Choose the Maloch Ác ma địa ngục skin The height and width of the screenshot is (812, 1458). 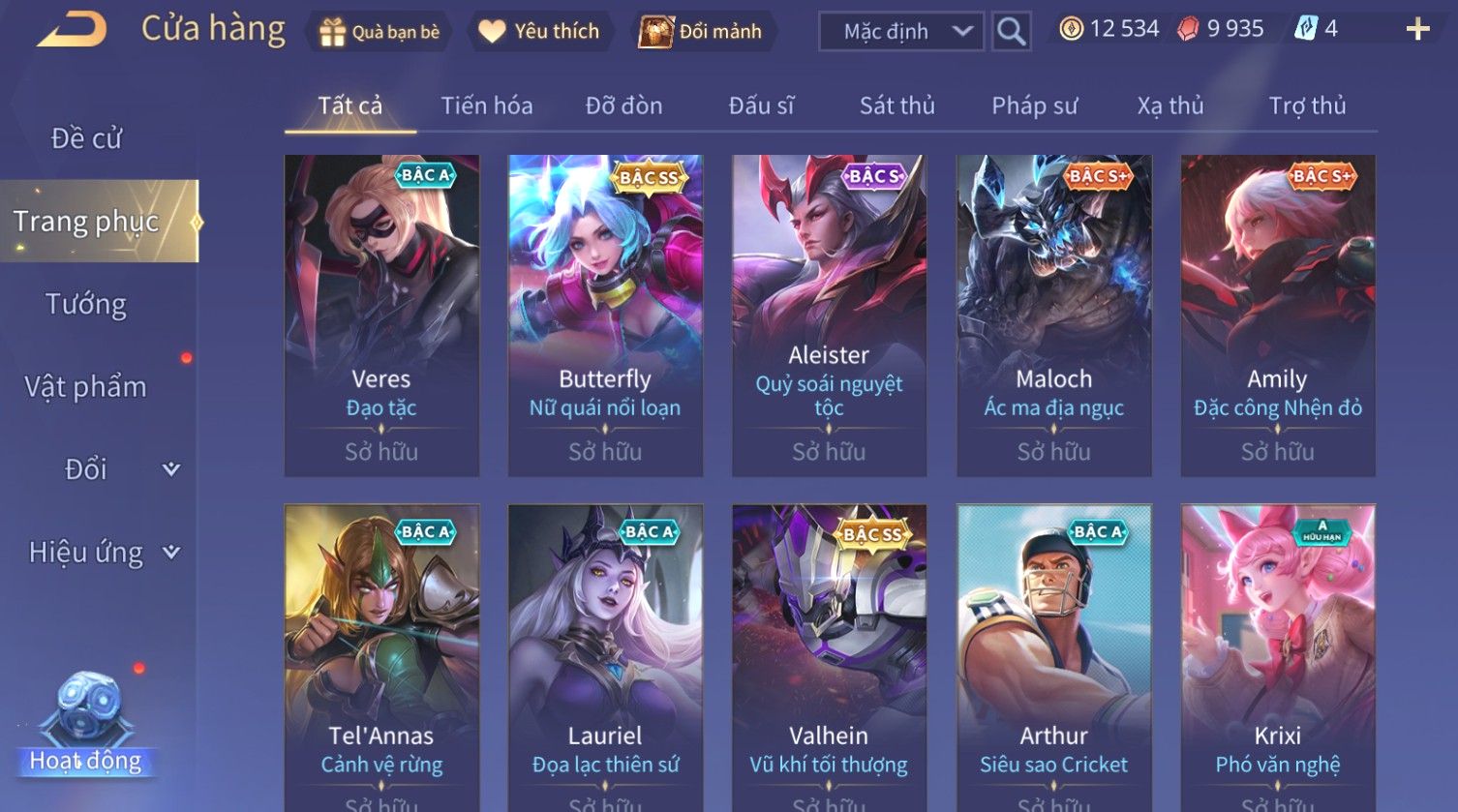(x=1053, y=315)
